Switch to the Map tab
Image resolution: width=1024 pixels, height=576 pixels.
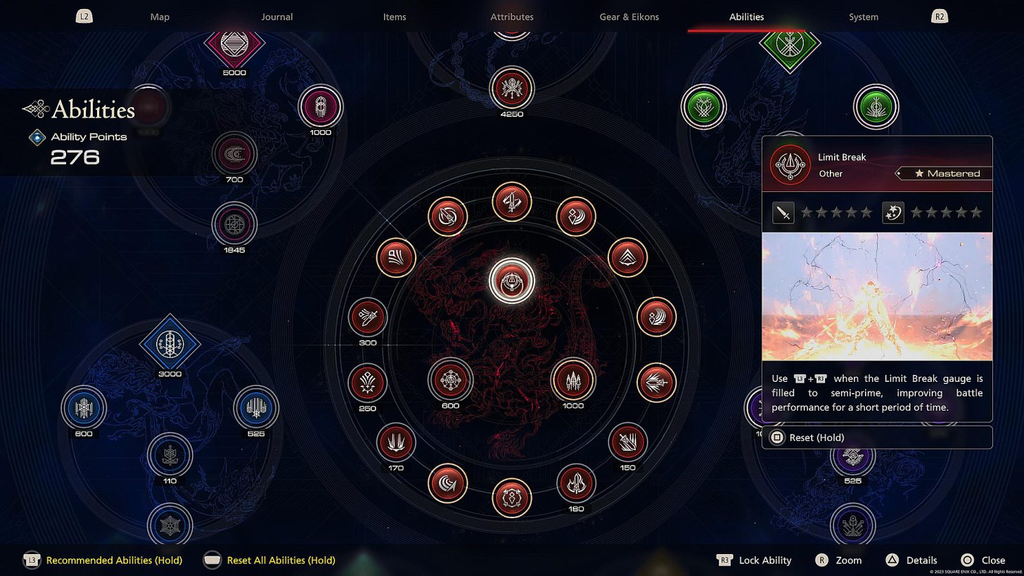click(159, 17)
